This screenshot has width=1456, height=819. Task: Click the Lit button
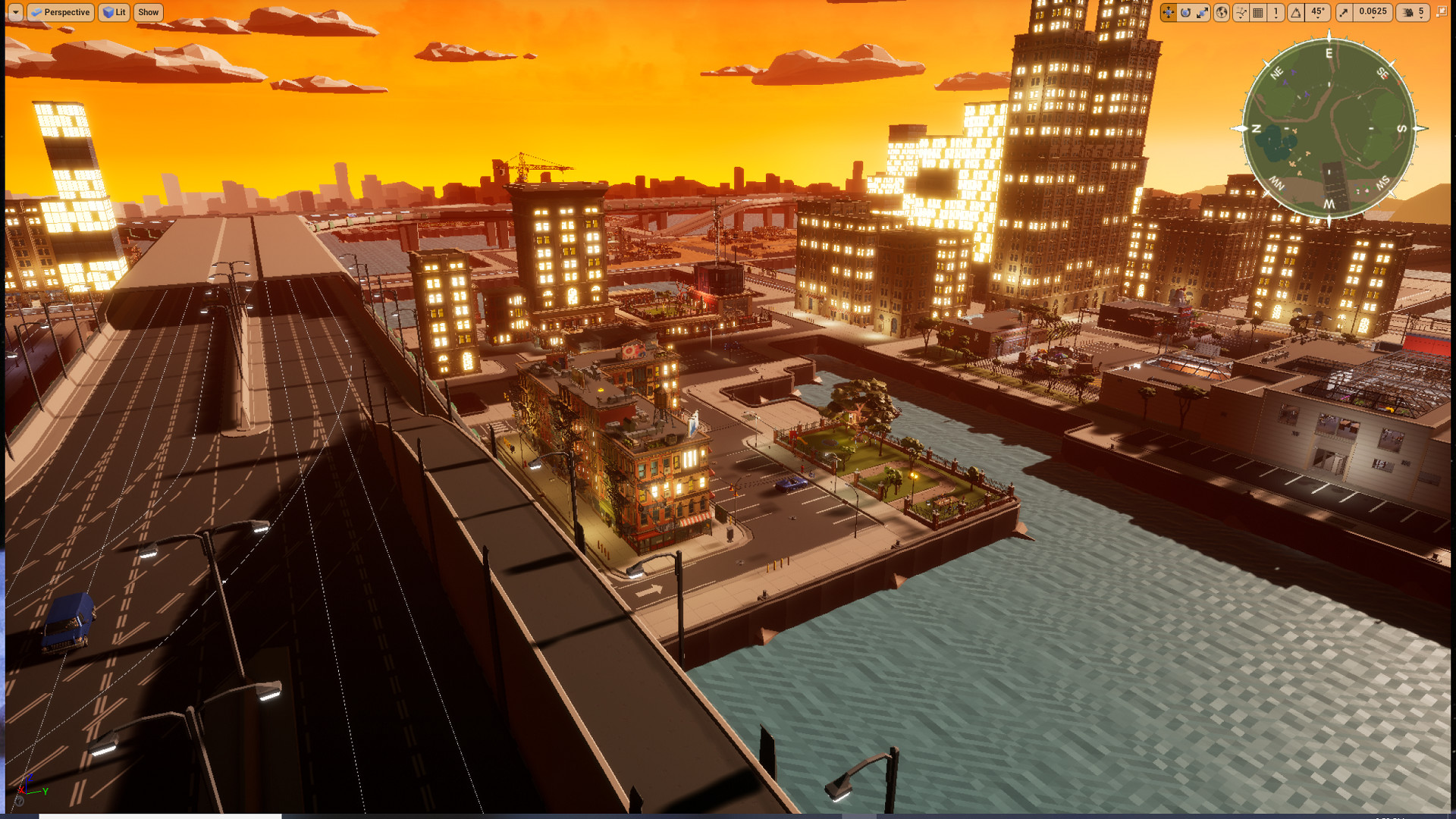click(x=114, y=12)
